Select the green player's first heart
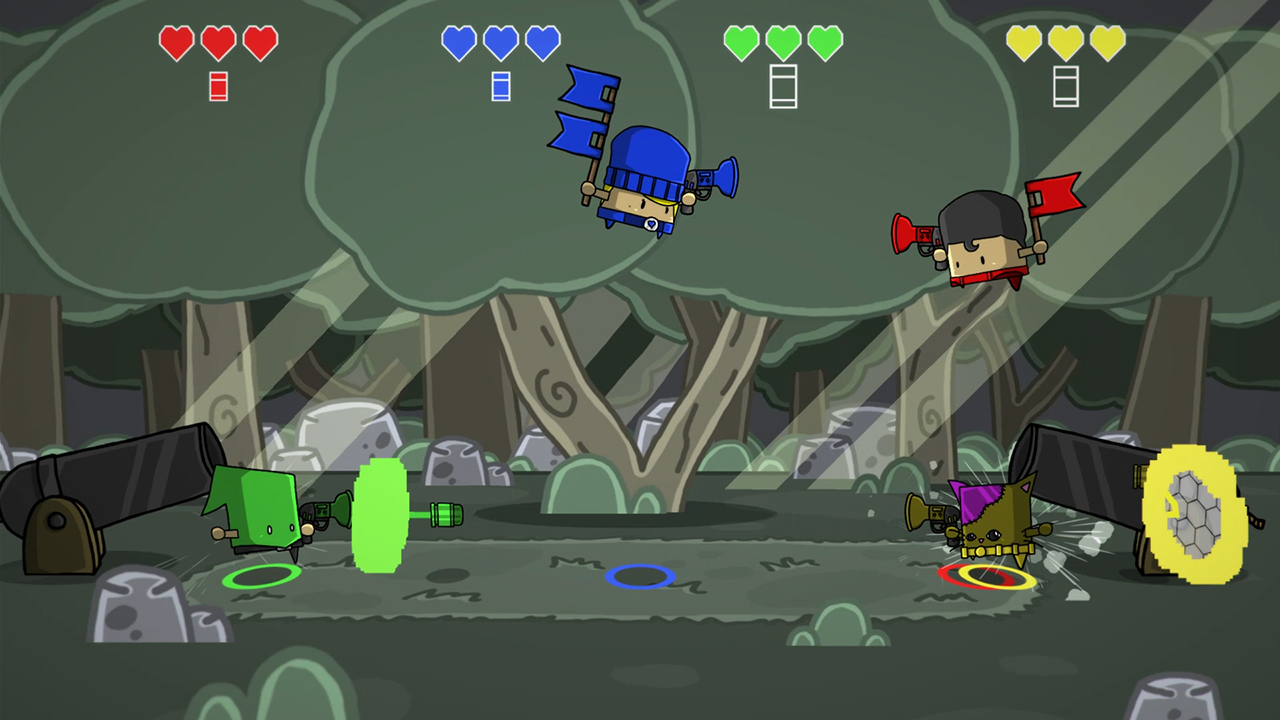This screenshot has width=1280, height=720. click(743, 42)
